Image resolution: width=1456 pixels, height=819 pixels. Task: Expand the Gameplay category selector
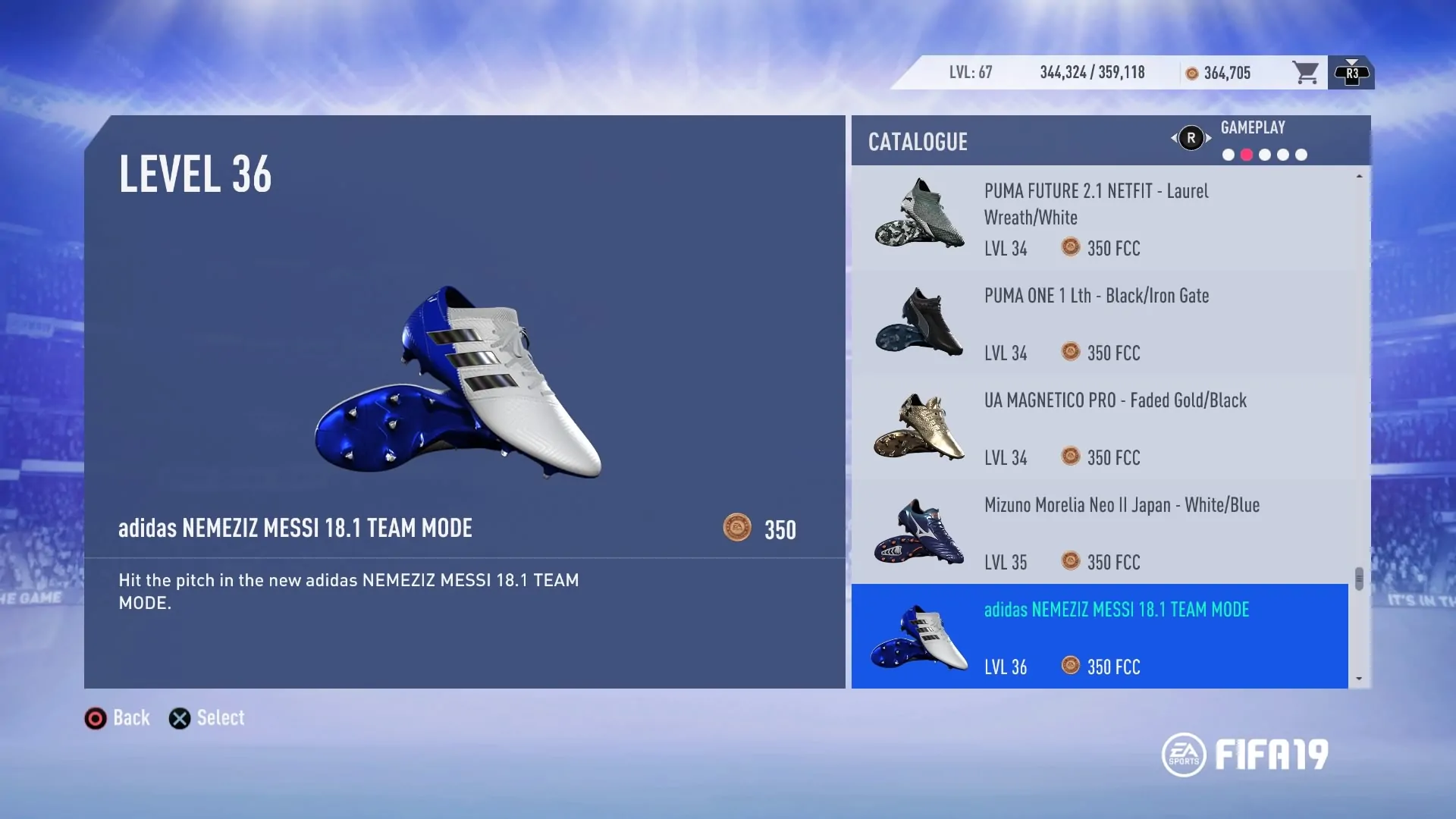(x=1191, y=138)
